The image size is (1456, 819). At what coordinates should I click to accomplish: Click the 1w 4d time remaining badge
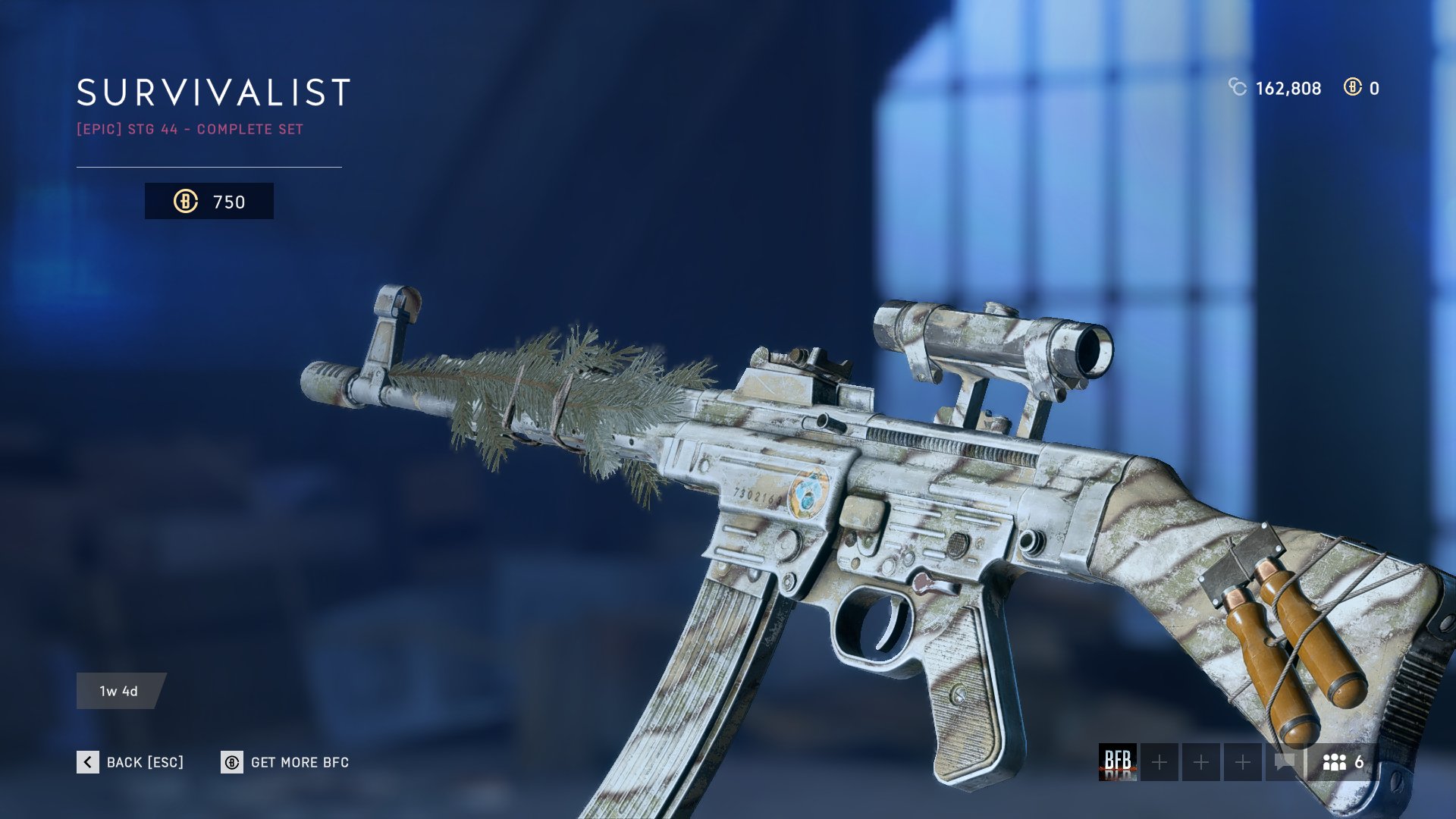[118, 691]
